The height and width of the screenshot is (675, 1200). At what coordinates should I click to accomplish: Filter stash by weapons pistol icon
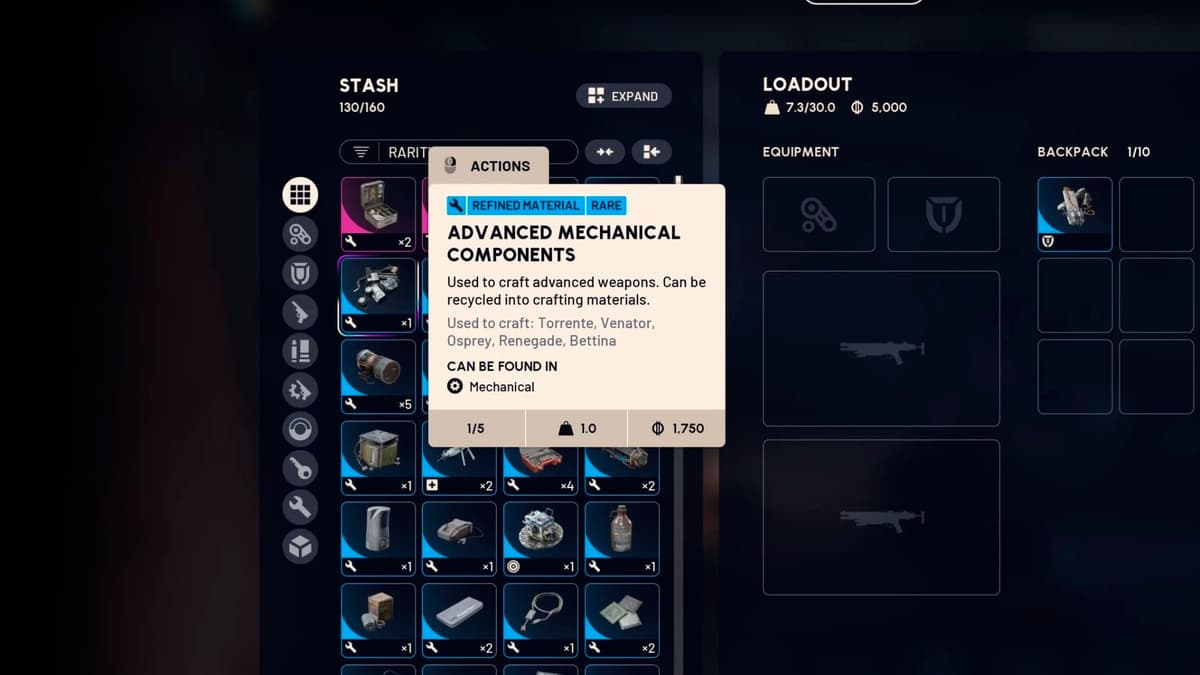300,312
